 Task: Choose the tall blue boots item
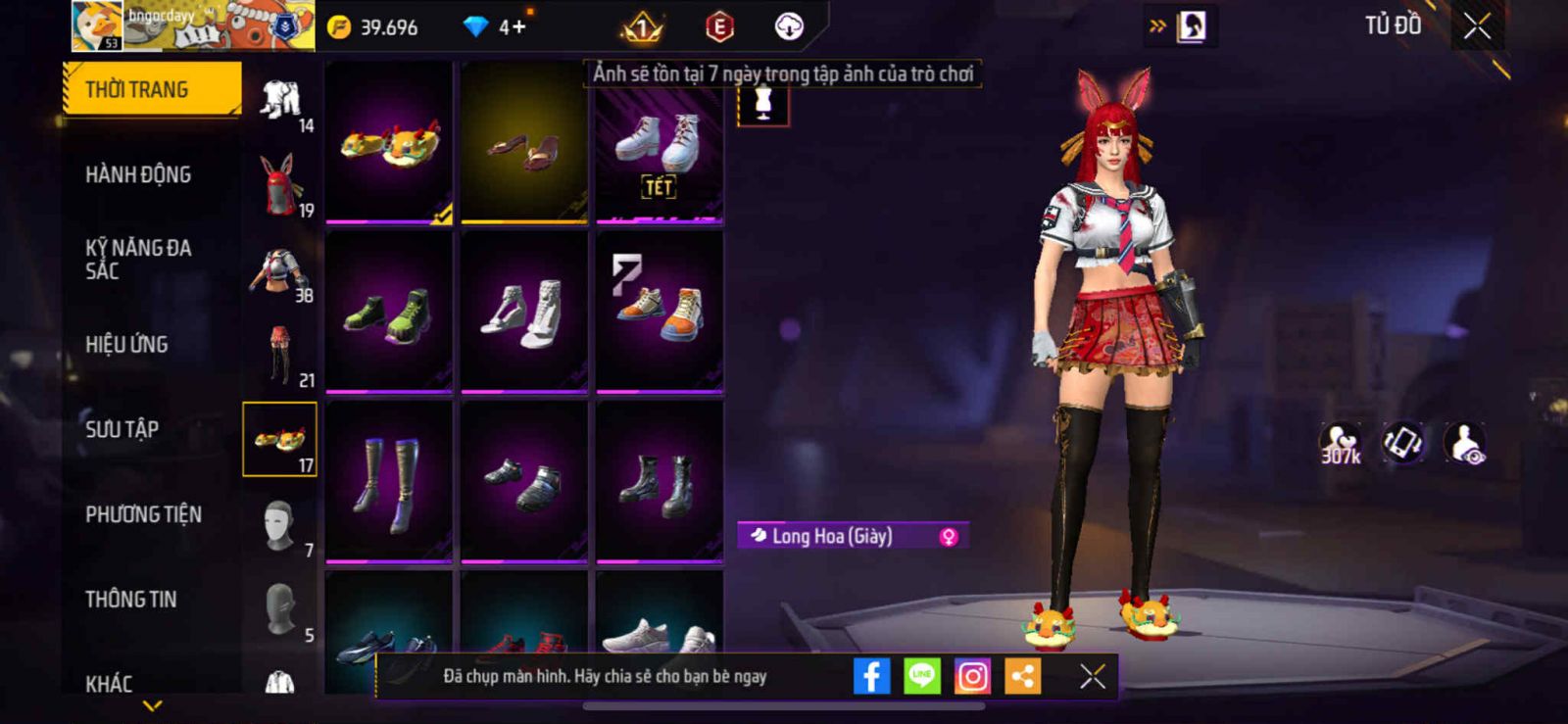(389, 482)
